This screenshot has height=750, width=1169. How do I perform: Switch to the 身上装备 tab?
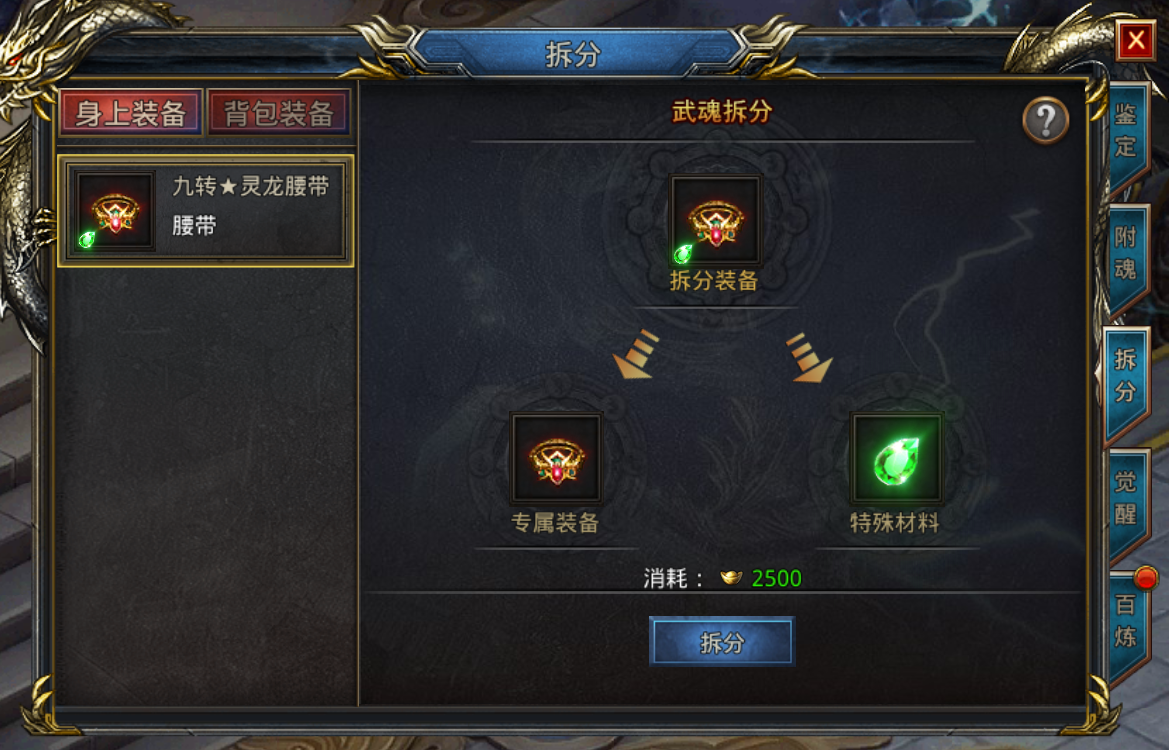point(131,113)
